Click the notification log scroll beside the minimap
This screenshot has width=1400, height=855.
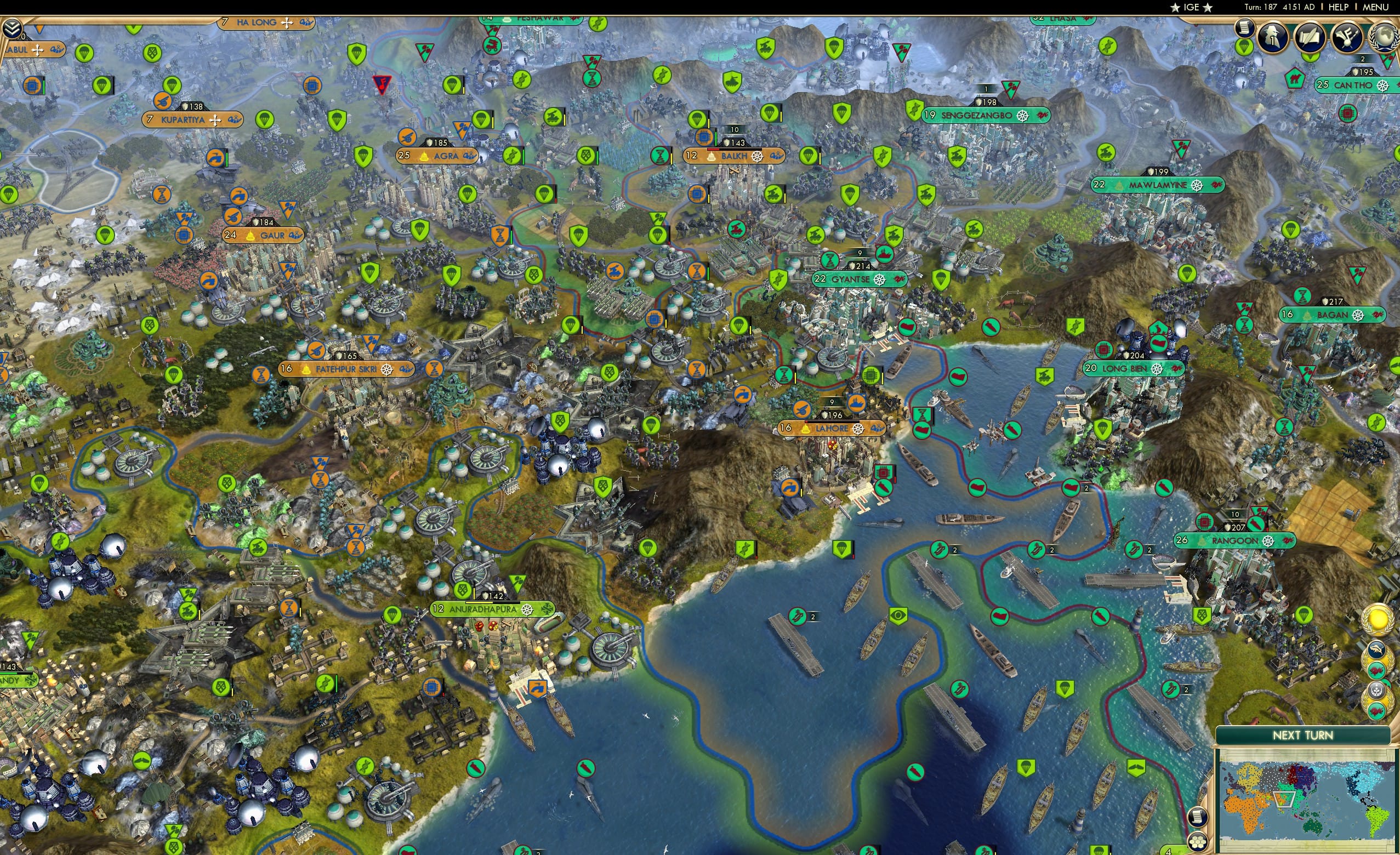click(x=1198, y=818)
